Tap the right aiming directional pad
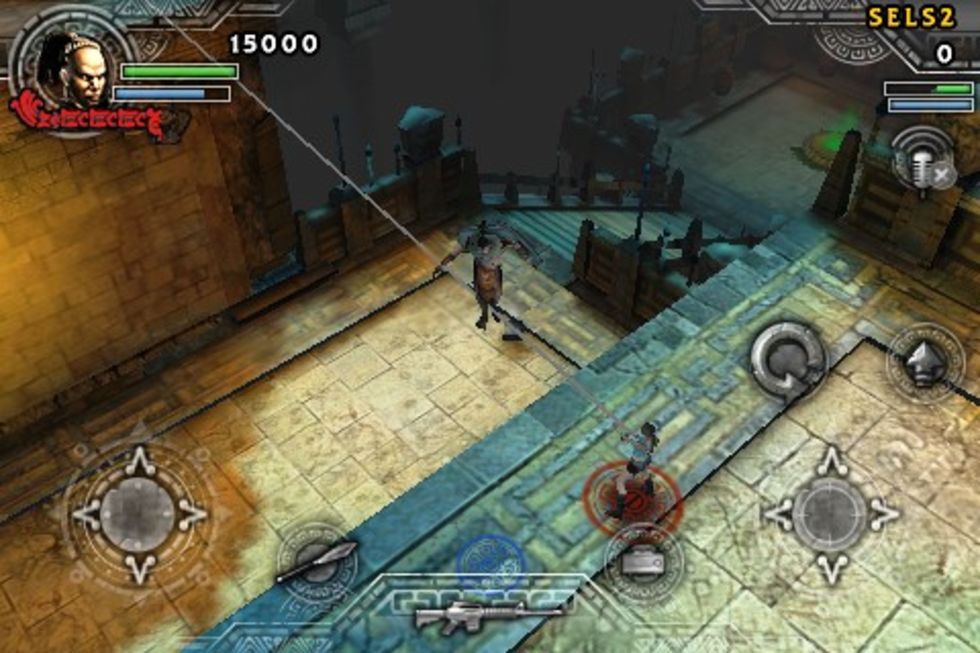The width and height of the screenshot is (980, 653). [x=831, y=515]
